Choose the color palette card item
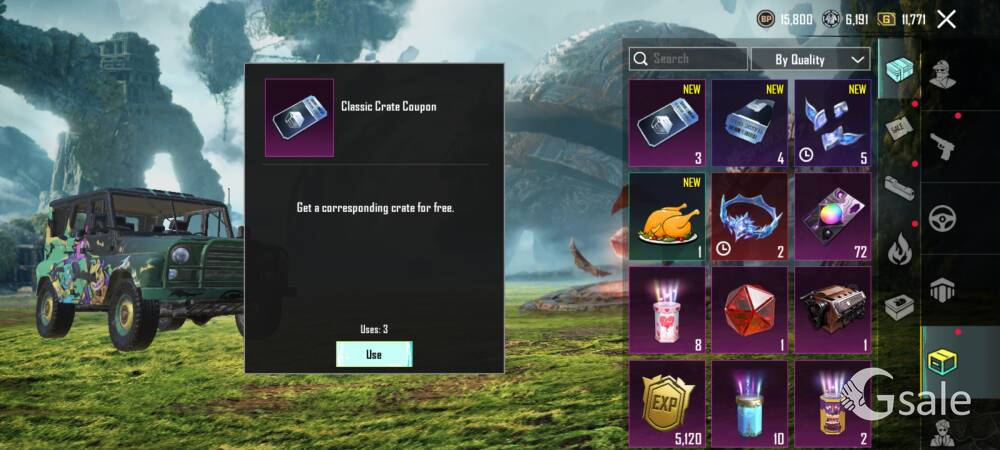This screenshot has width=1000, height=450. pos(832,217)
